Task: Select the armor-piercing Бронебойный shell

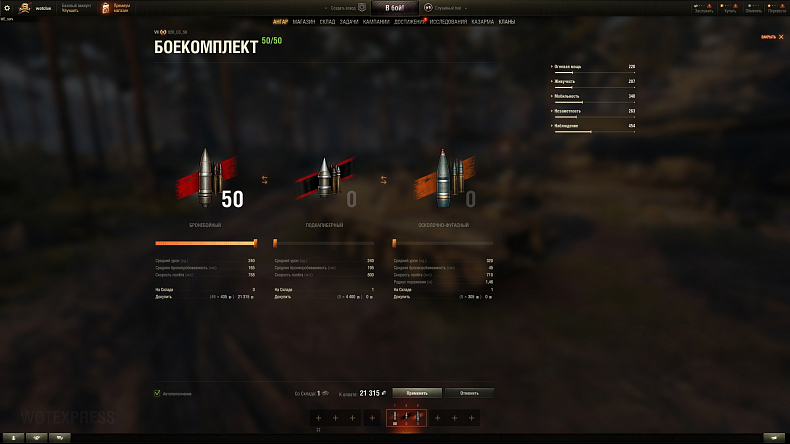Action: pyautogui.click(x=207, y=180)
